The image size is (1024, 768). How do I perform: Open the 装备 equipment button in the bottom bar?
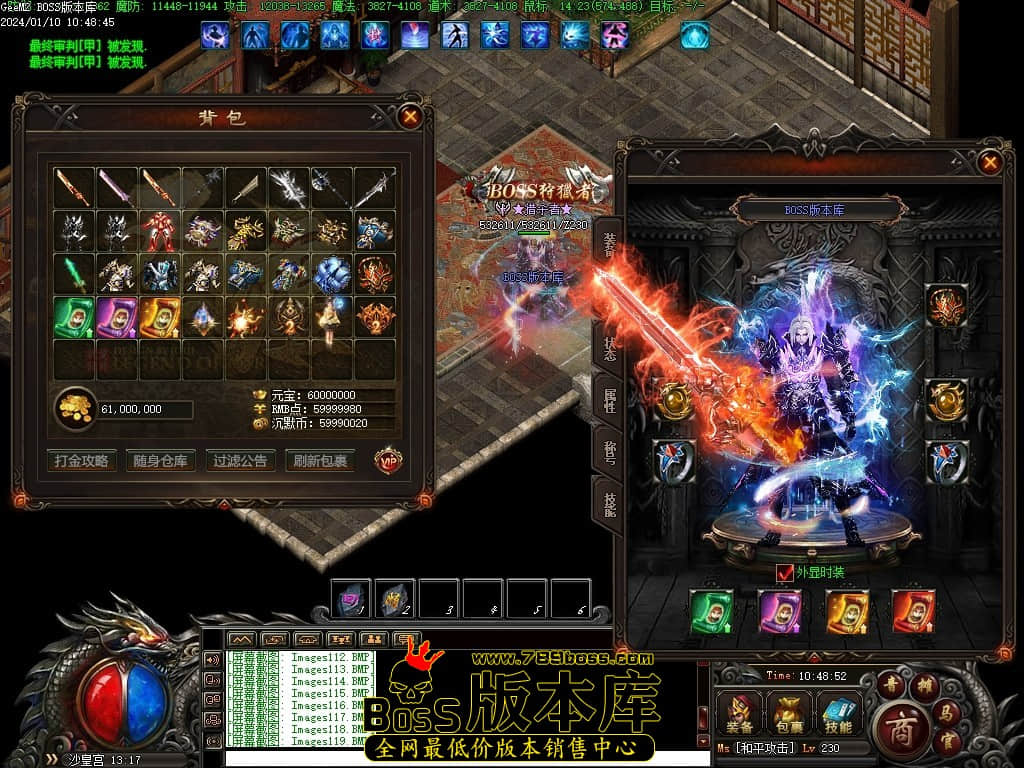(741, 714)
